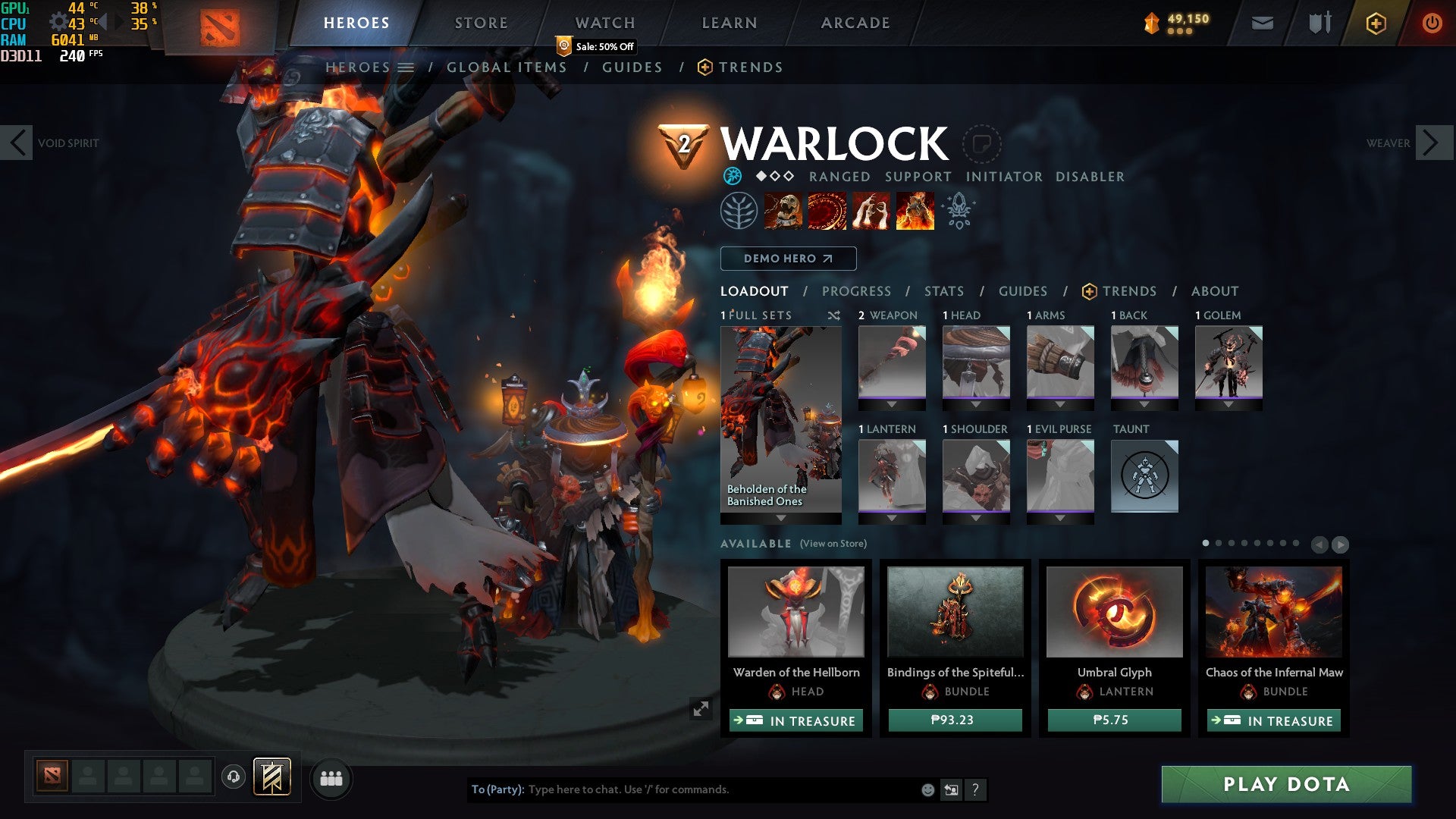Open the friends list icon
The image size is (1456, 819).
331,778
